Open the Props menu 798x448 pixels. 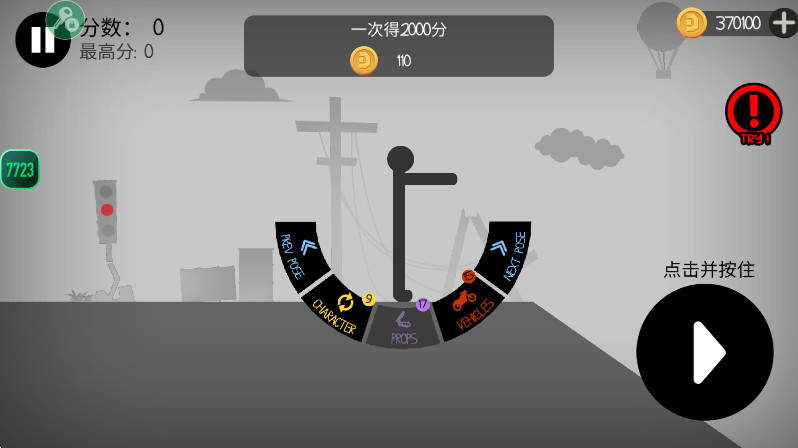(x=403, y=328)
